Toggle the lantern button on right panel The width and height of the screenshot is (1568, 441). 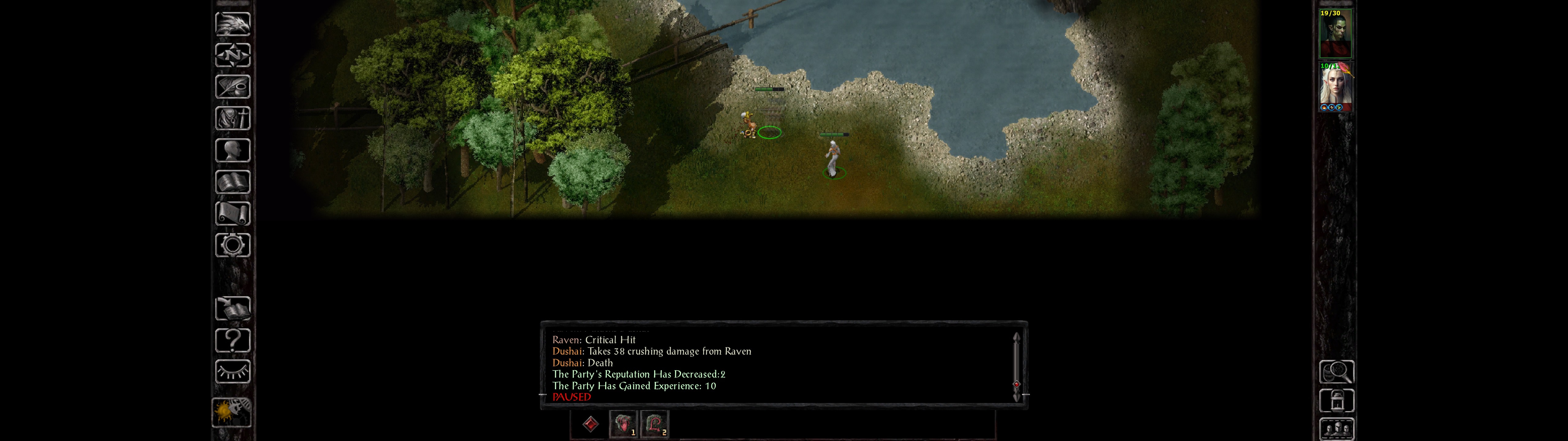[1336, 401]
